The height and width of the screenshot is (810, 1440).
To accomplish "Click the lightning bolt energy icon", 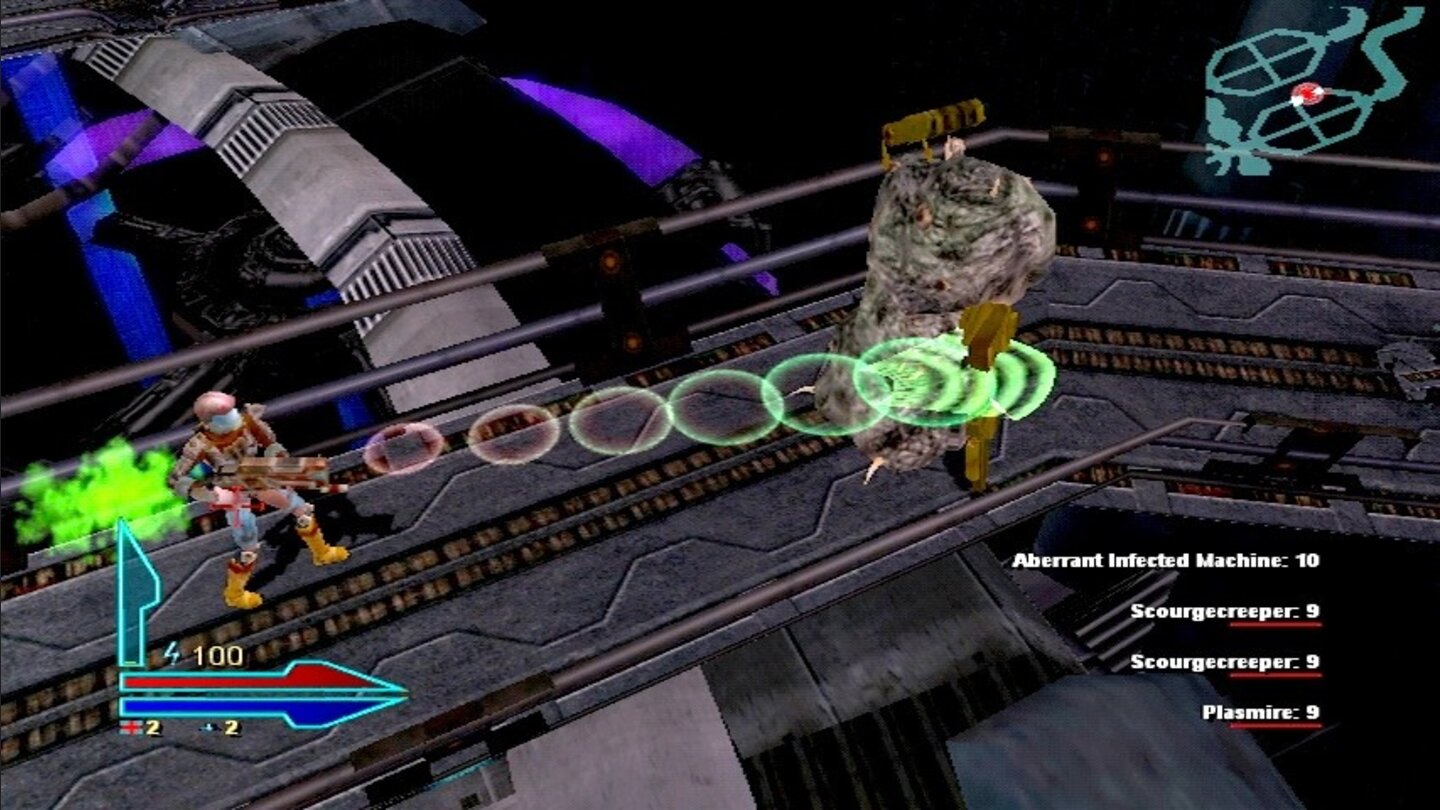I will pos(172,654).
